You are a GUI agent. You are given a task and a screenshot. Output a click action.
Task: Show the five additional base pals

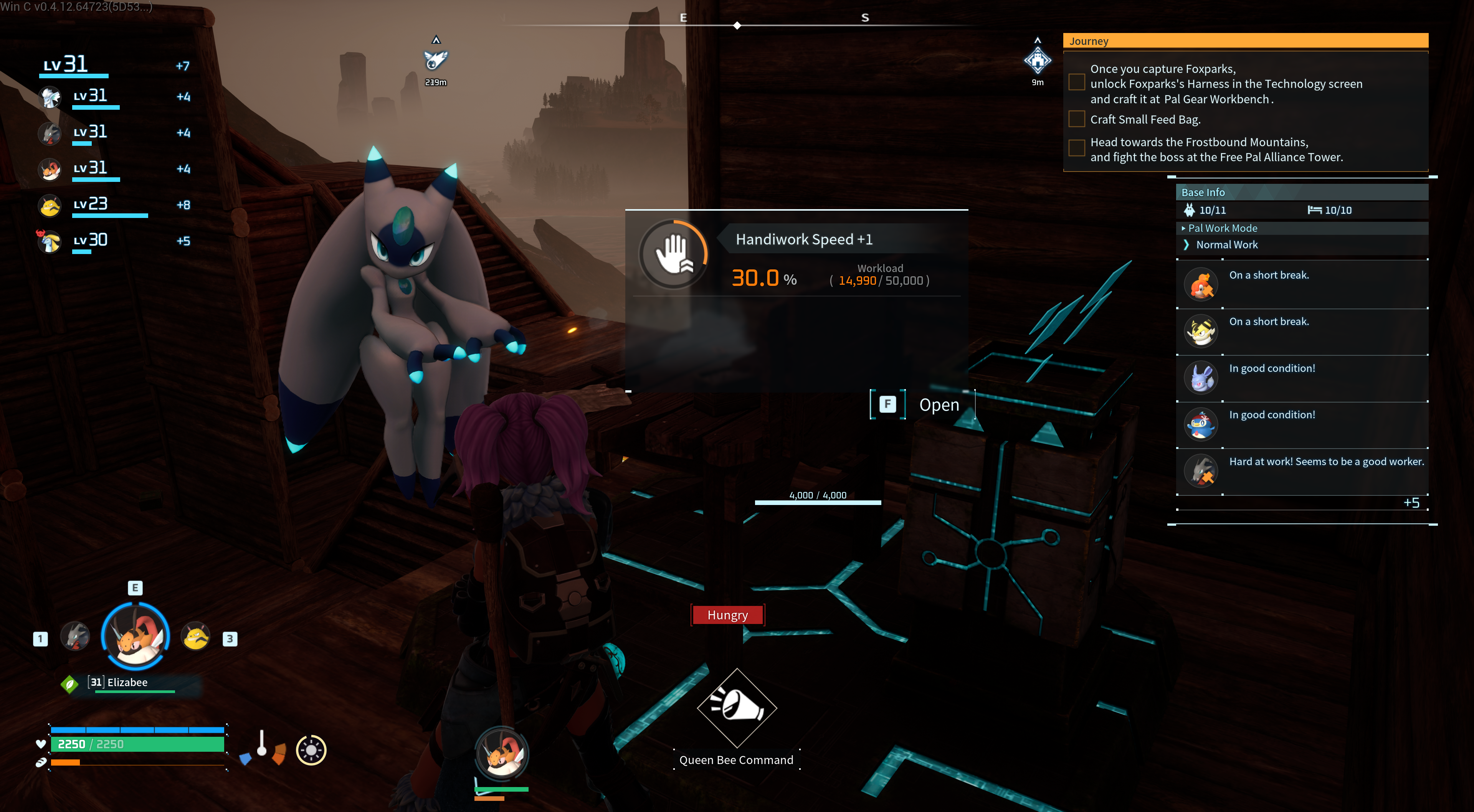coord(1411,503)
